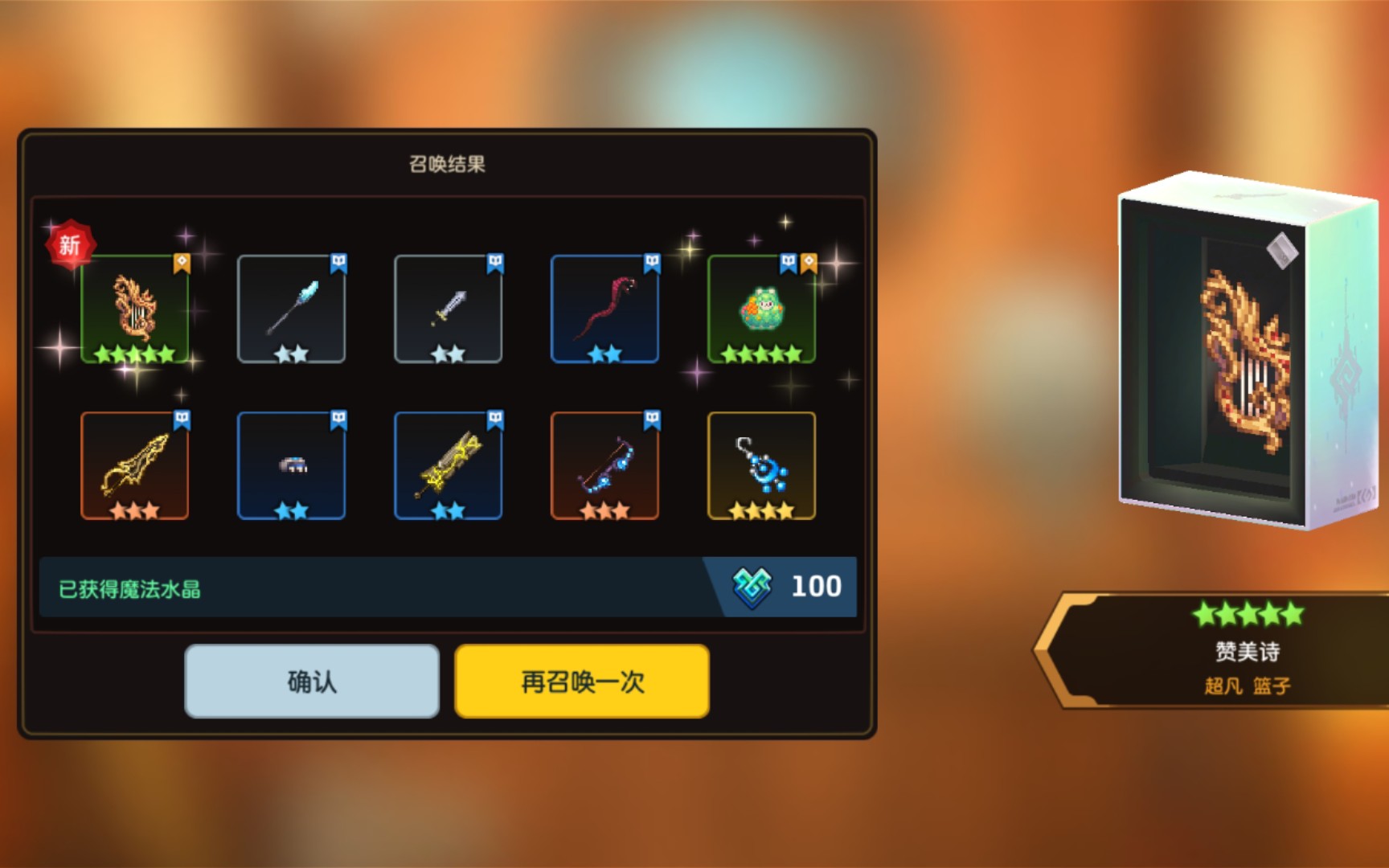
Task: Click the blue crystal wand item
Action: [x=292, y=309]
